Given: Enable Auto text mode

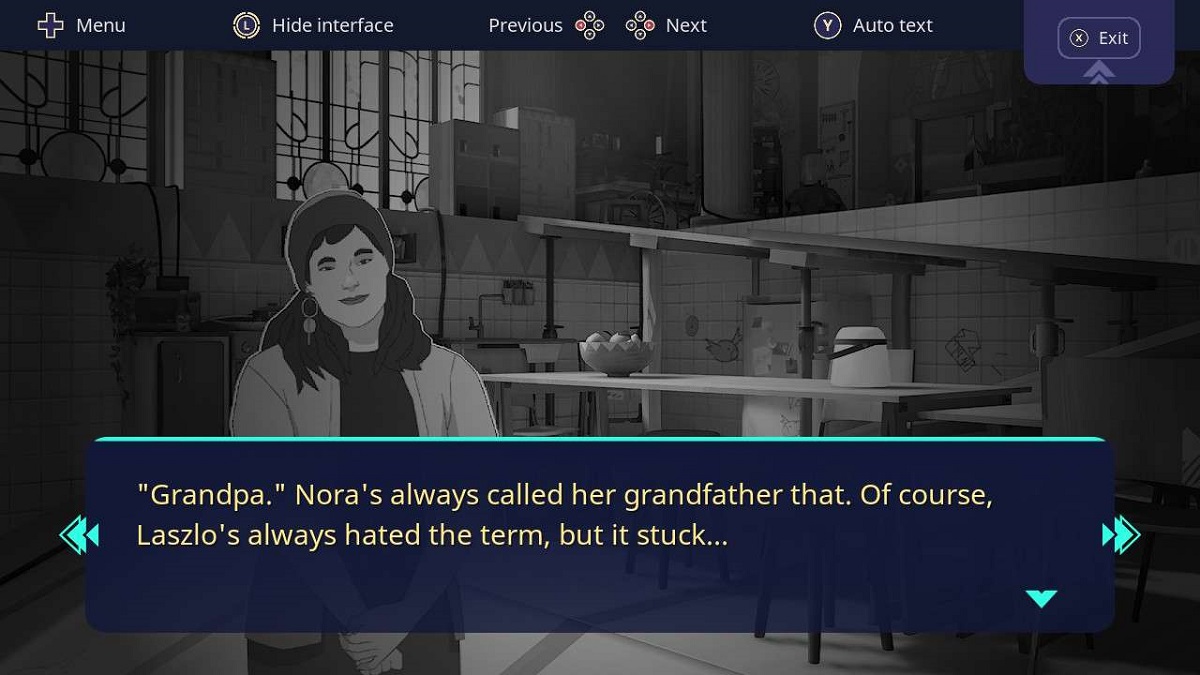Looking at the screenshot, I should click(873, 25).
